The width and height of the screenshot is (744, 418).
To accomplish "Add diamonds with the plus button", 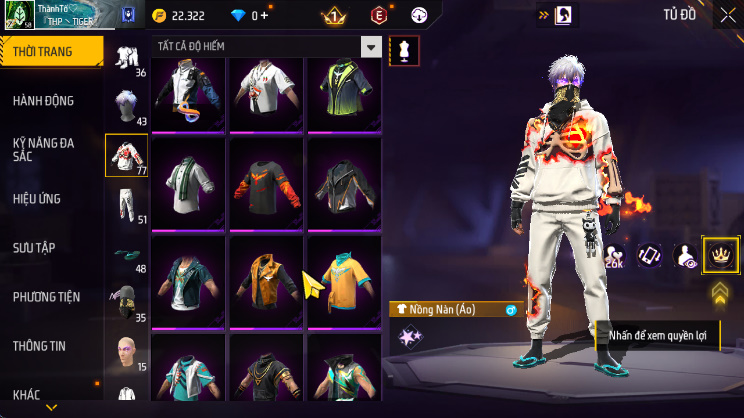I will click(x=265, y=15).
